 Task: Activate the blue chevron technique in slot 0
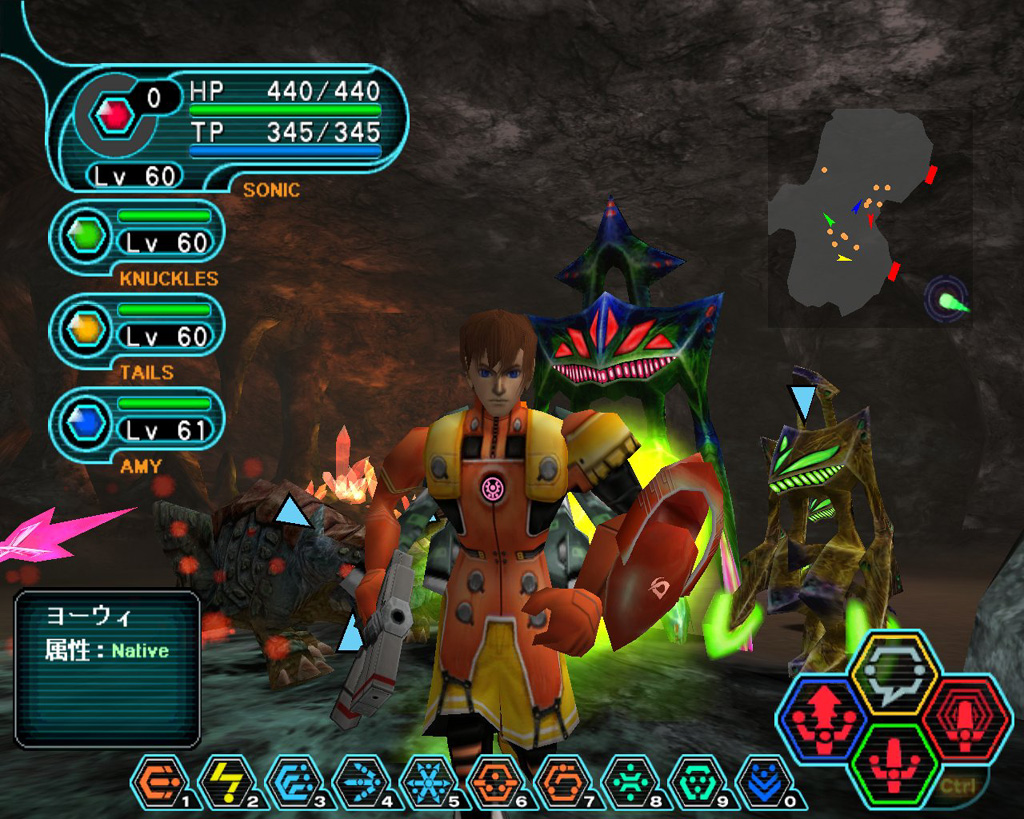coord(763,781)
